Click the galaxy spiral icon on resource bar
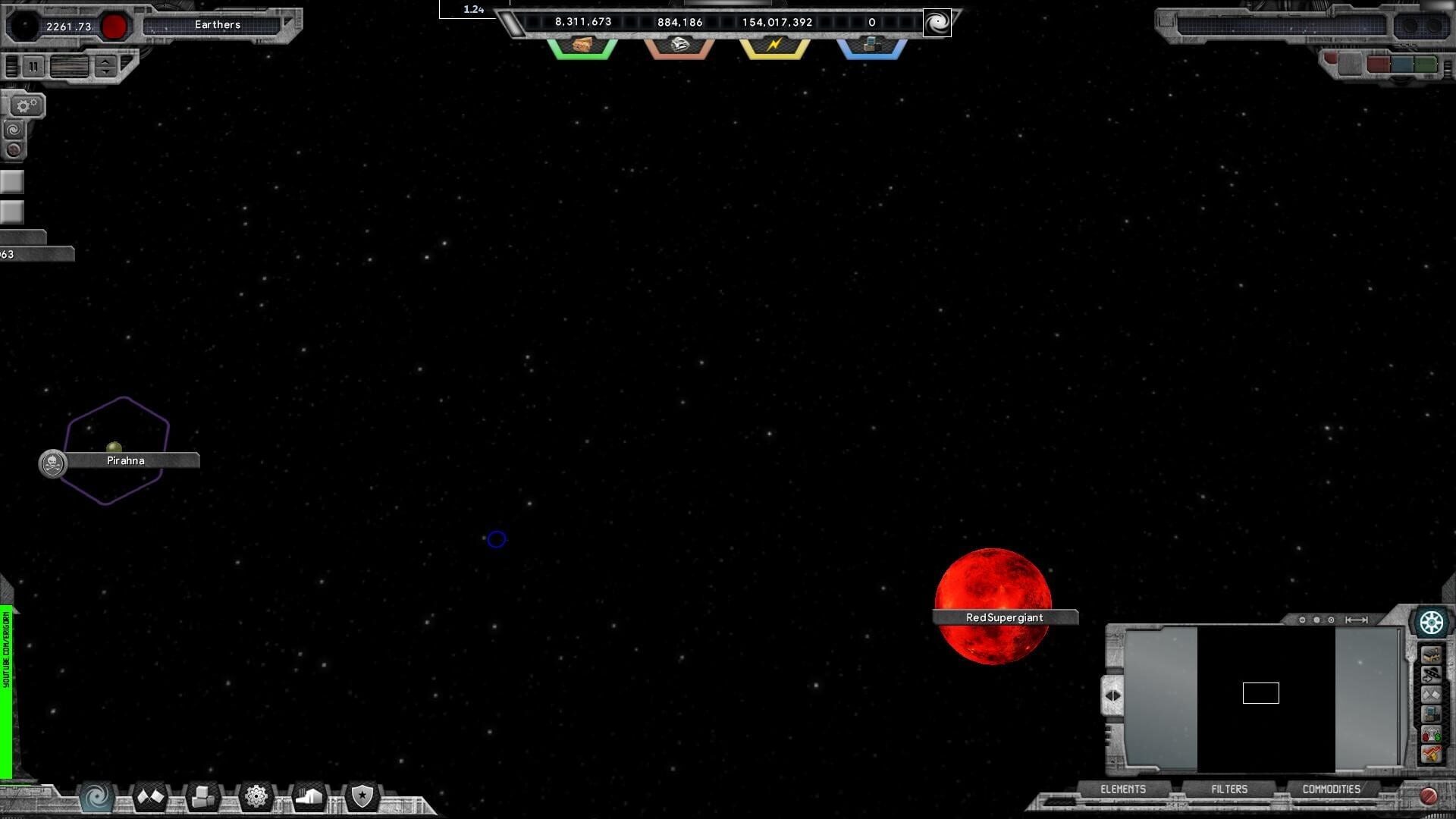Image resolution: width=1456 pixels, height=819 pixels. tap(938, 23)
